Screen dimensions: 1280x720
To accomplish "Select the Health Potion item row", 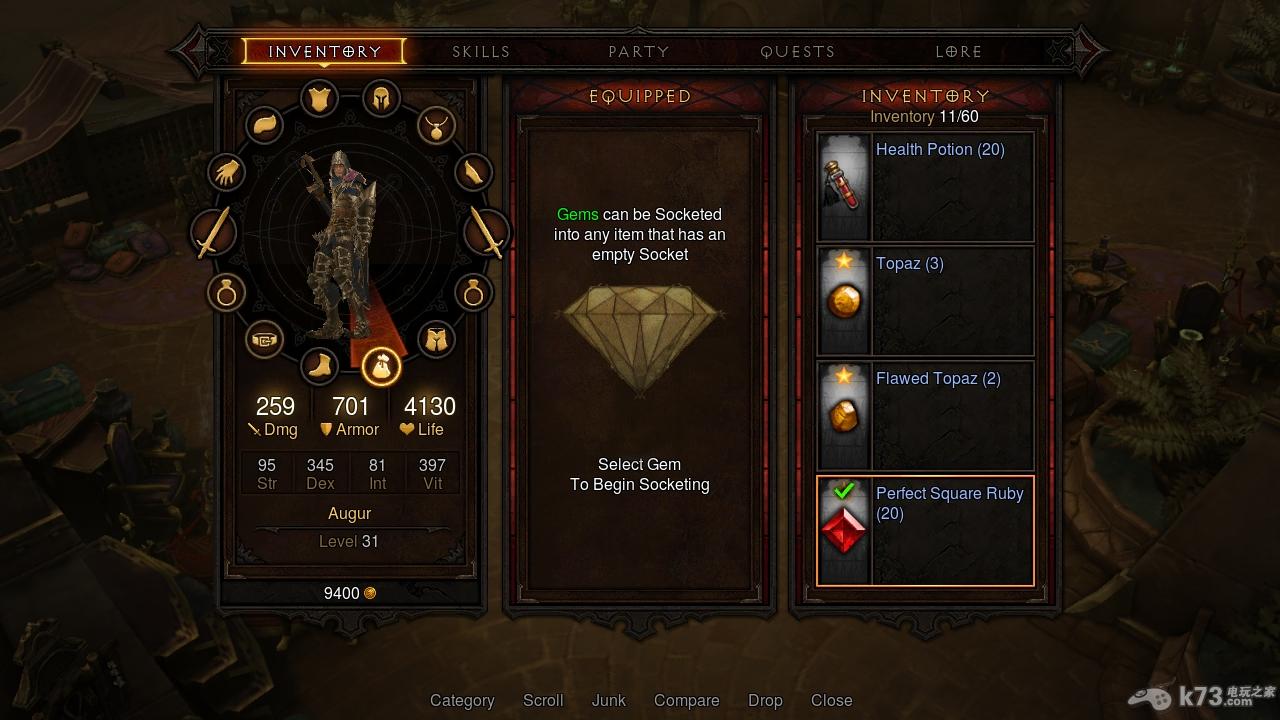I will click(925, 187).
